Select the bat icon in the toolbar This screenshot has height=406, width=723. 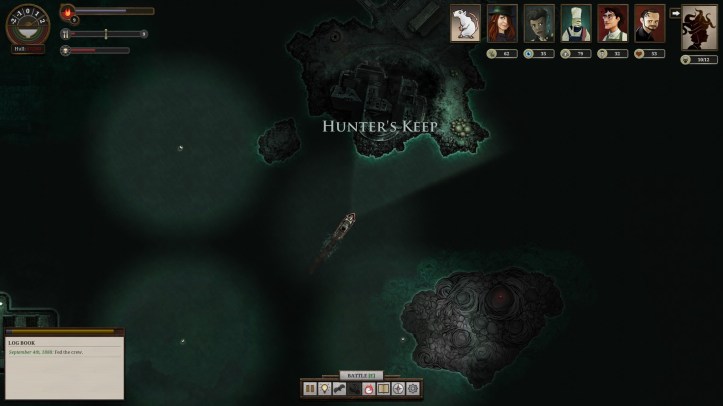pyautogui.click(x=339, y=388)
